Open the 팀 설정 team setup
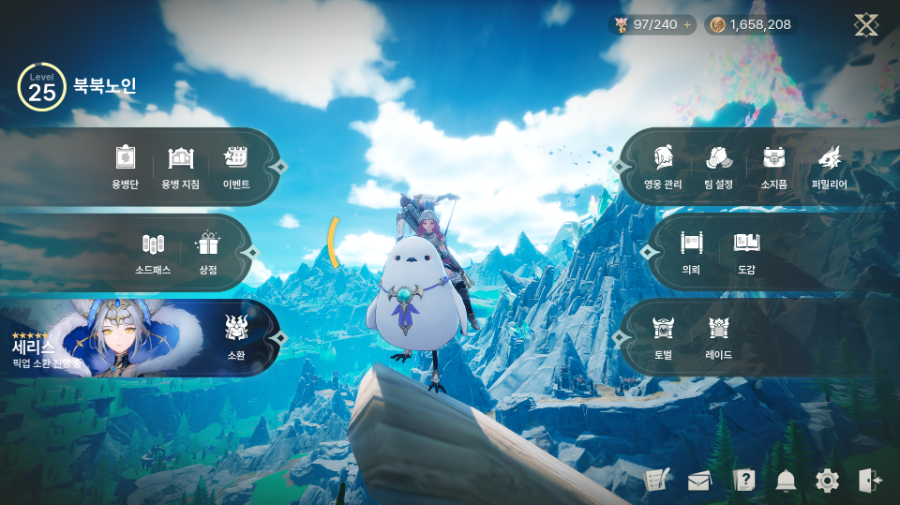900x505 pixels. [718, 165]
